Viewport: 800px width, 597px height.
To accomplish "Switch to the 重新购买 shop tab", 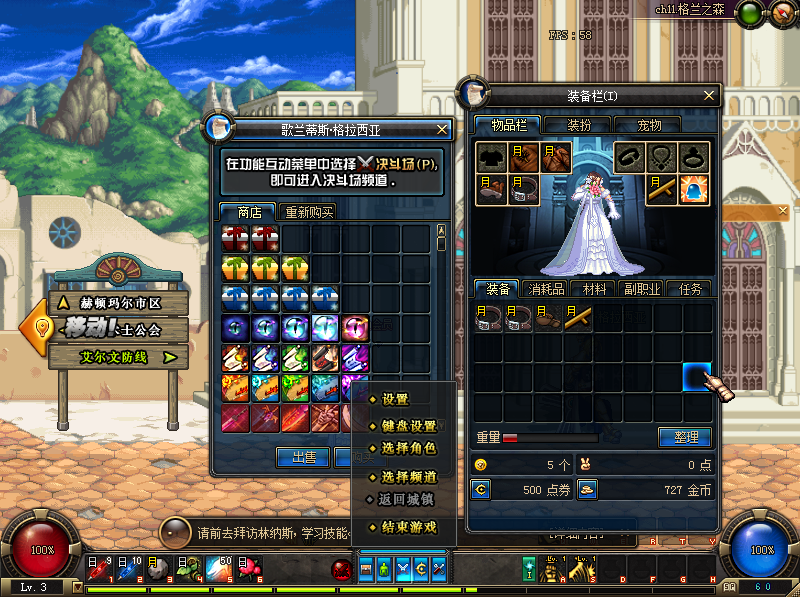I will coord(309,212).
